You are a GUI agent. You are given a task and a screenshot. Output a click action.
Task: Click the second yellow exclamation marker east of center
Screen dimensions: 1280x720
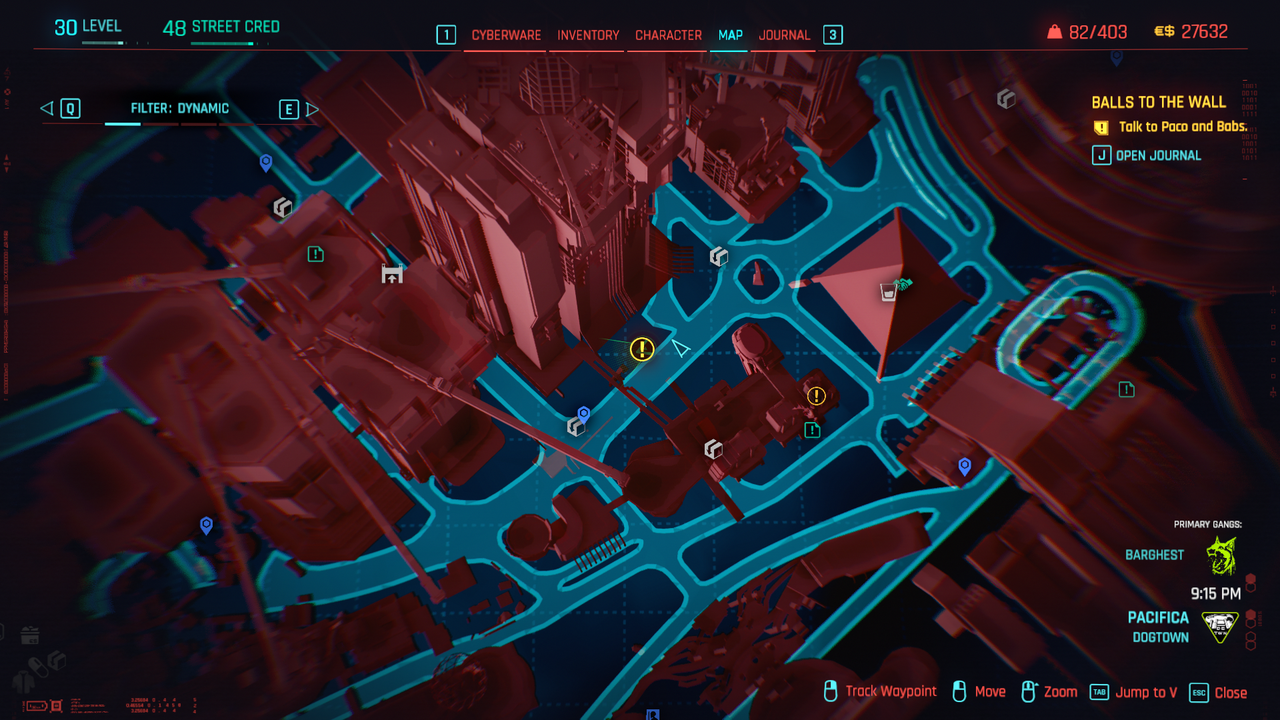coord(817,396)
